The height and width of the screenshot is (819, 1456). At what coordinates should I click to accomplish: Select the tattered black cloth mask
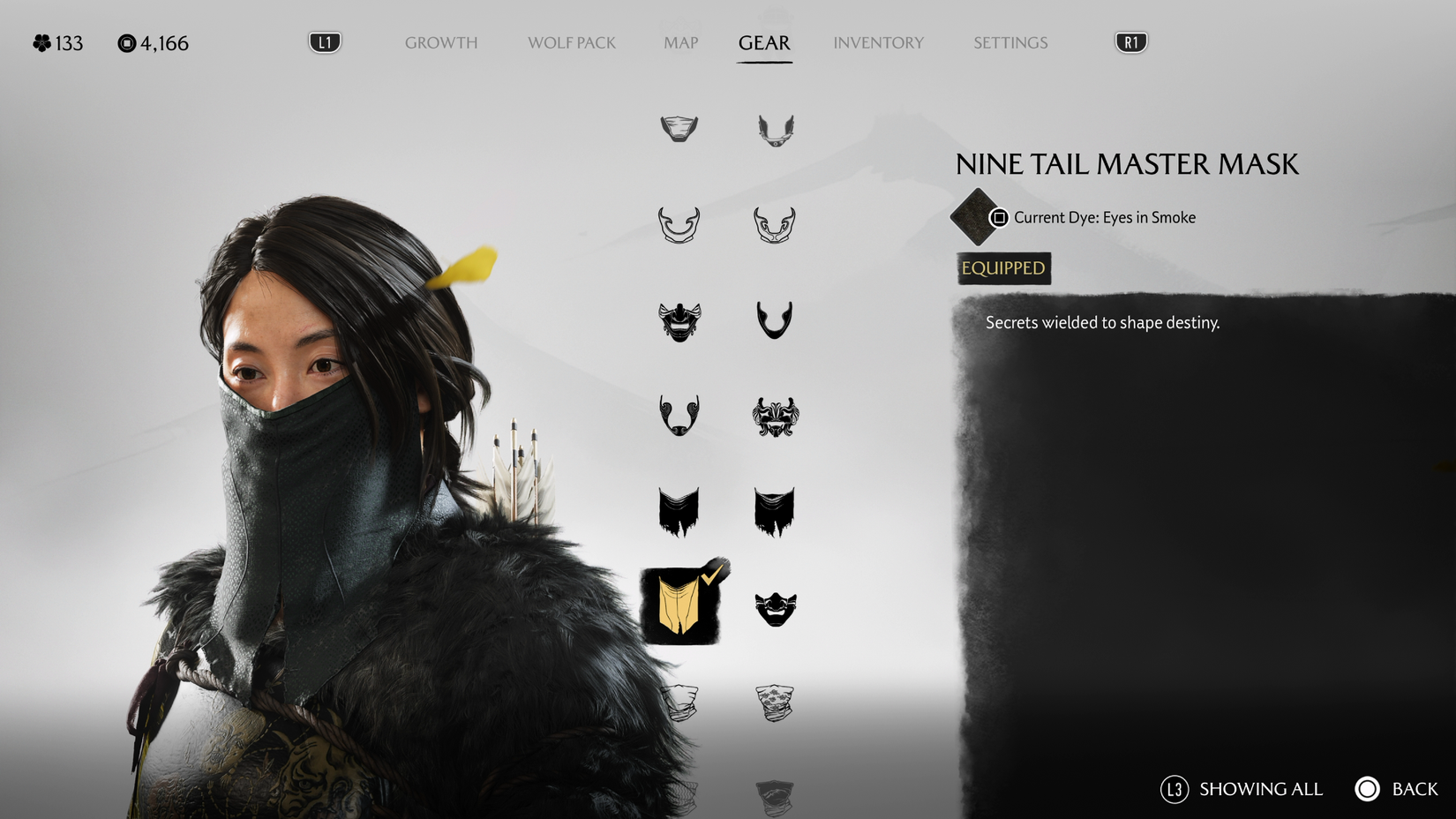coord(678,512)
